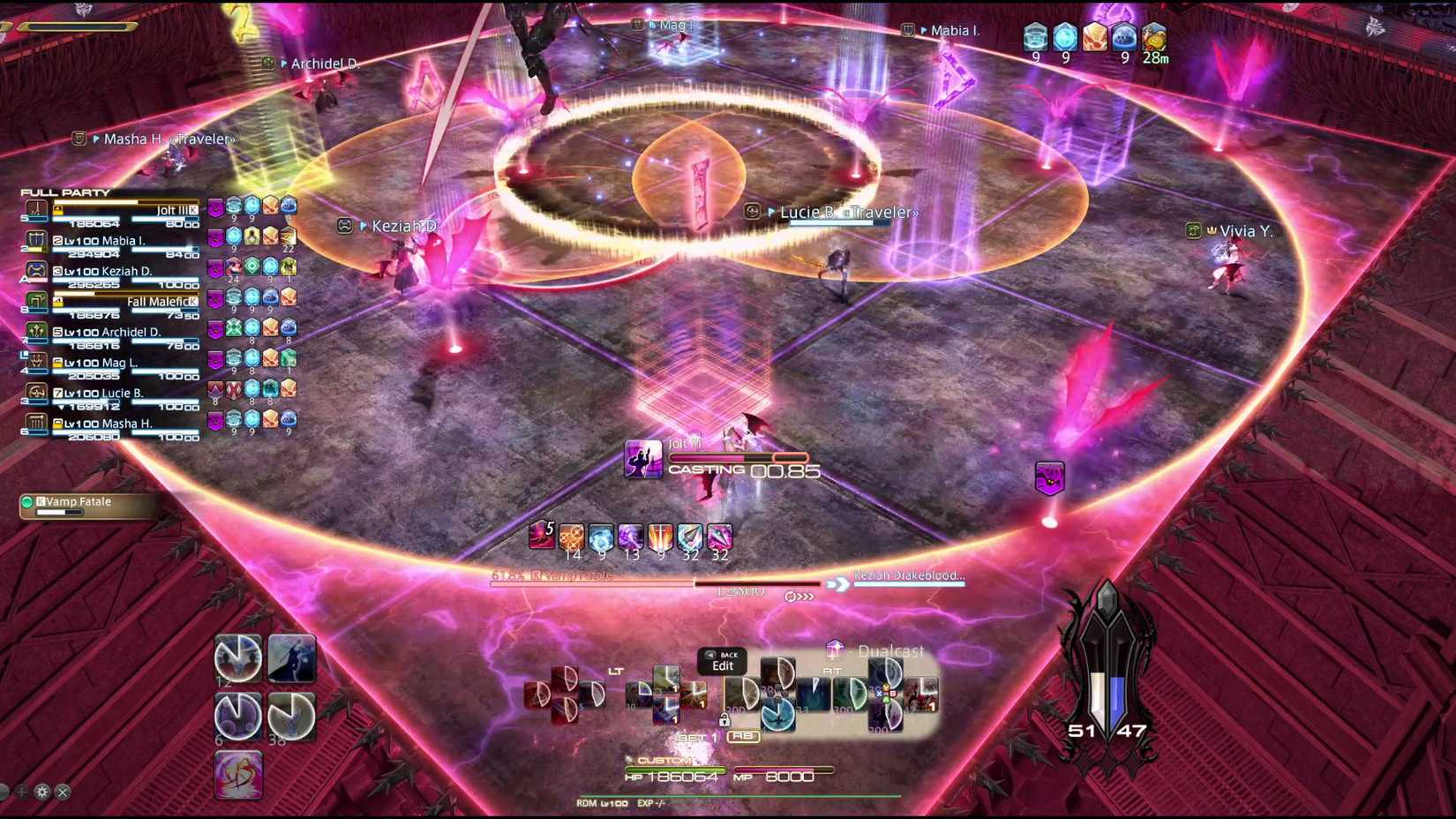
Task: Open the system configuration gear icon bottom left
Action: (x=41, y=793)
